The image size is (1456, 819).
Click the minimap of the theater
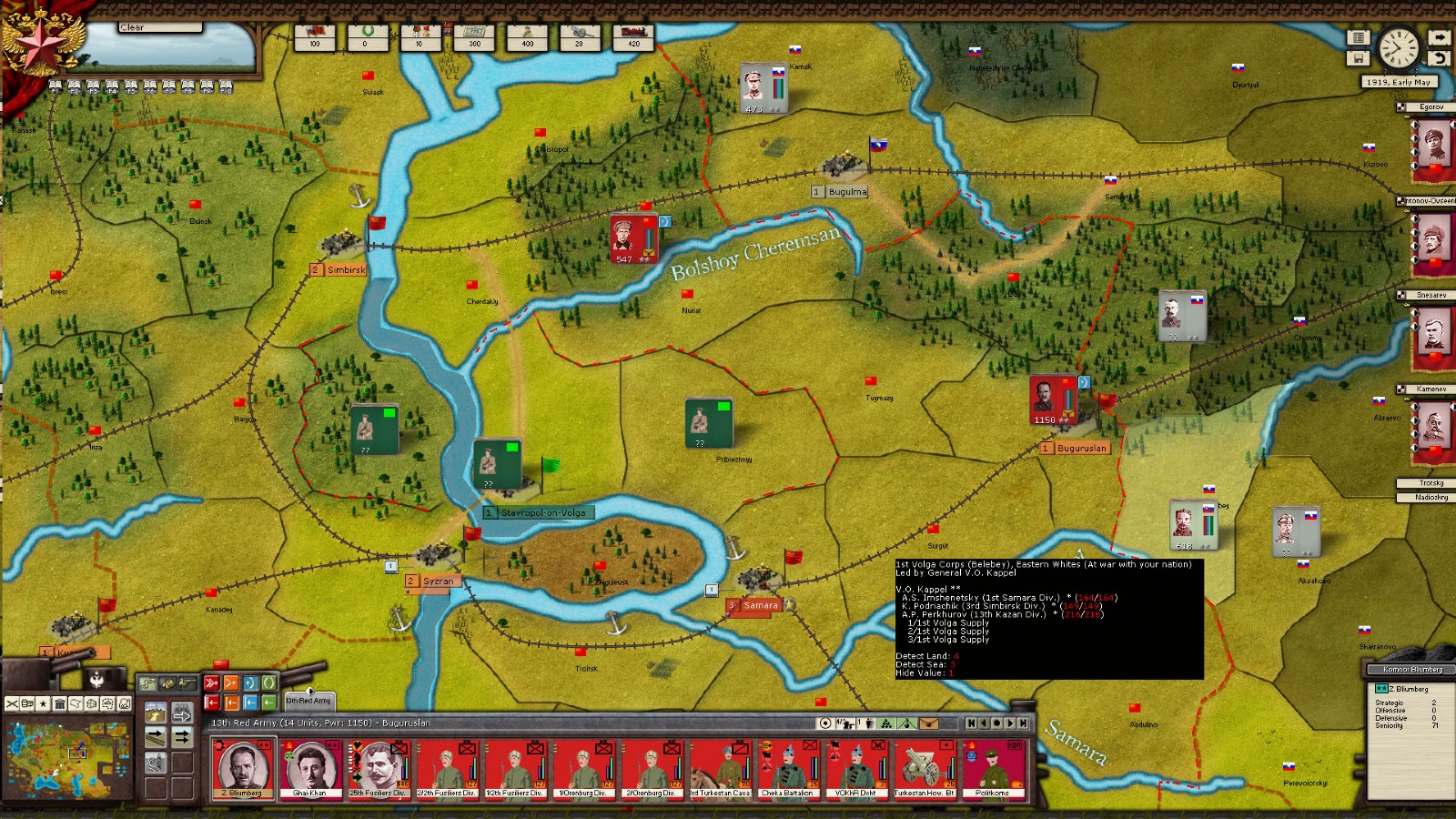point(68,757)
